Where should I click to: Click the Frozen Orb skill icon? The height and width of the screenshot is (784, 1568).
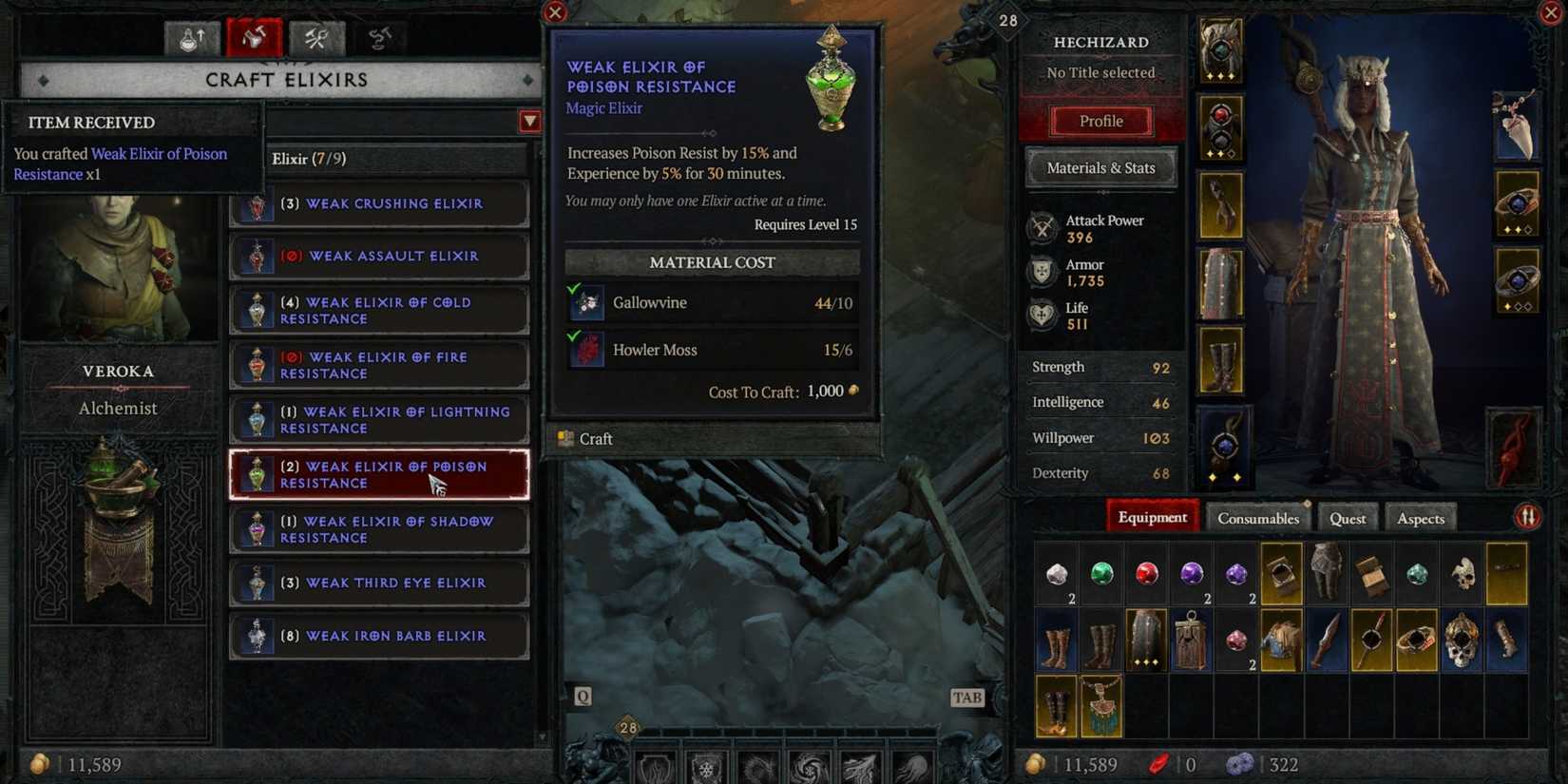tap(810, 766)
